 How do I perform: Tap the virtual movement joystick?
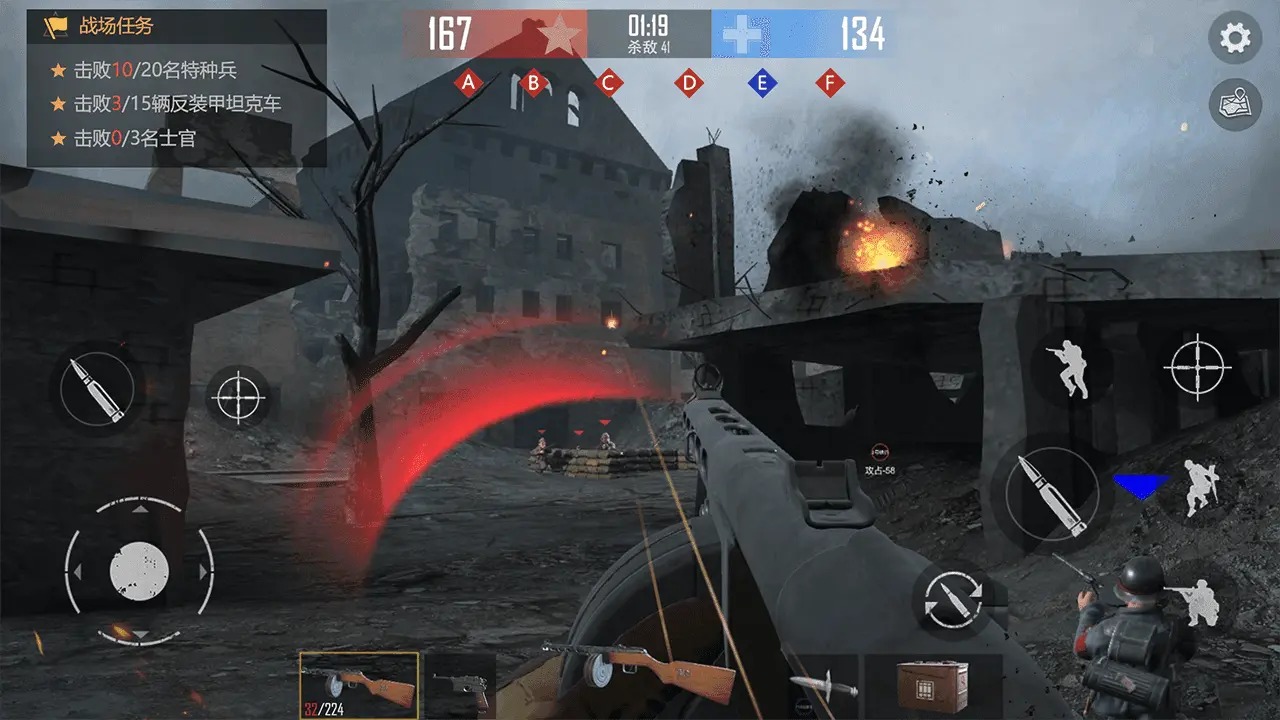pyautogui.click(x=139, y=572)
